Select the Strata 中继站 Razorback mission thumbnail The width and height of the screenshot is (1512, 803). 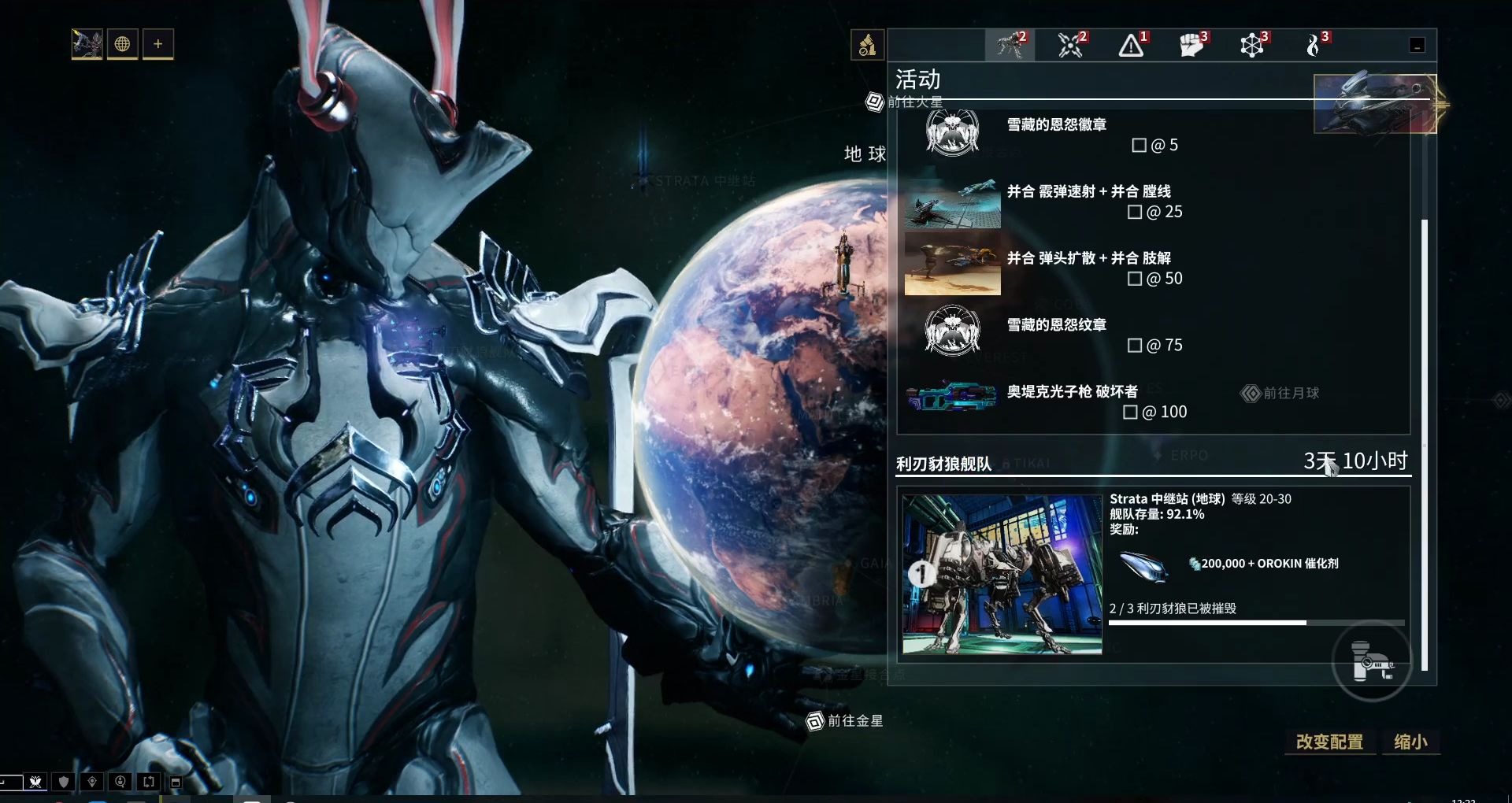[1002, 575]
